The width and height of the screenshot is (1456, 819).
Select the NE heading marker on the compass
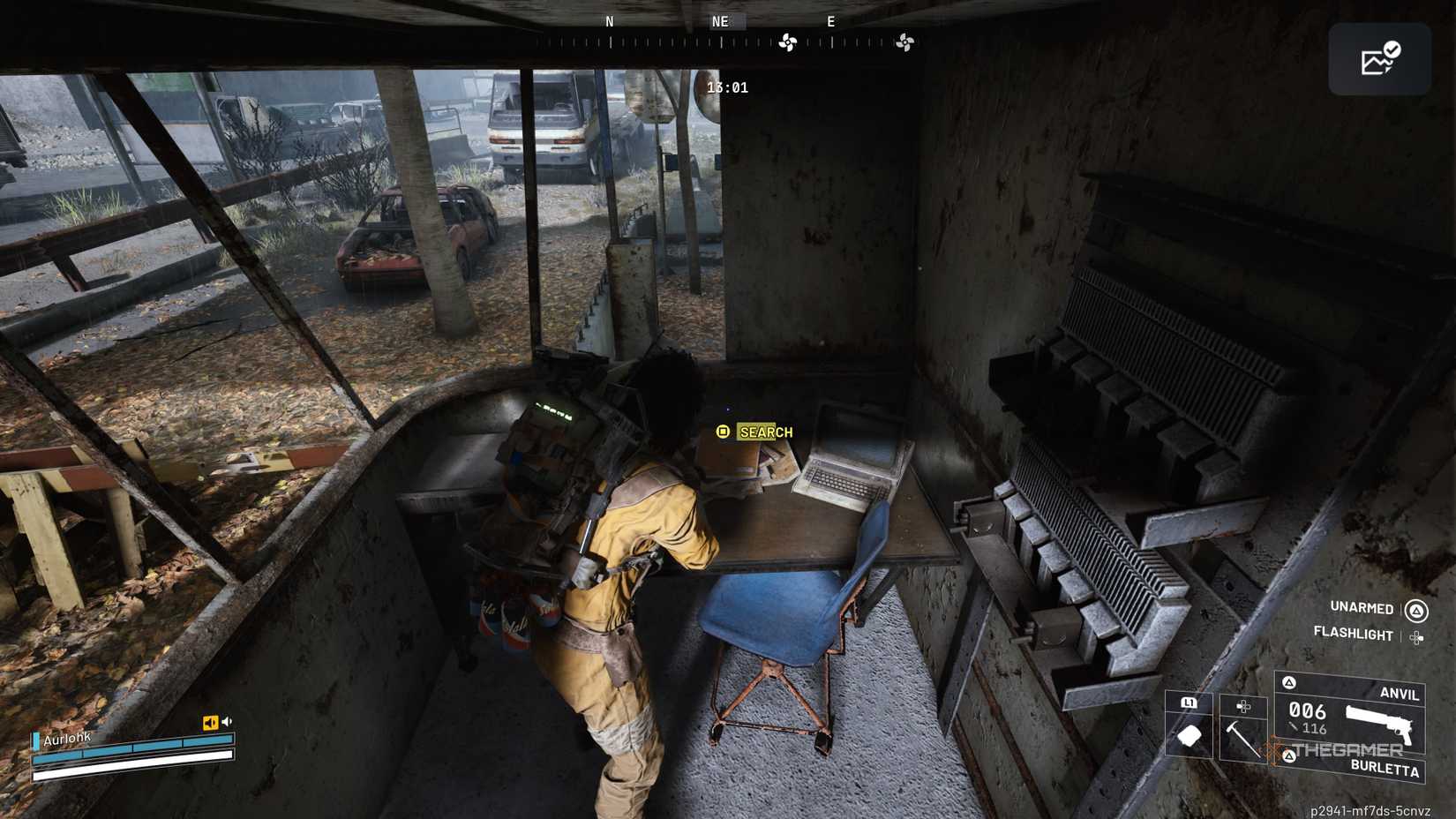(x=720, y=21)
